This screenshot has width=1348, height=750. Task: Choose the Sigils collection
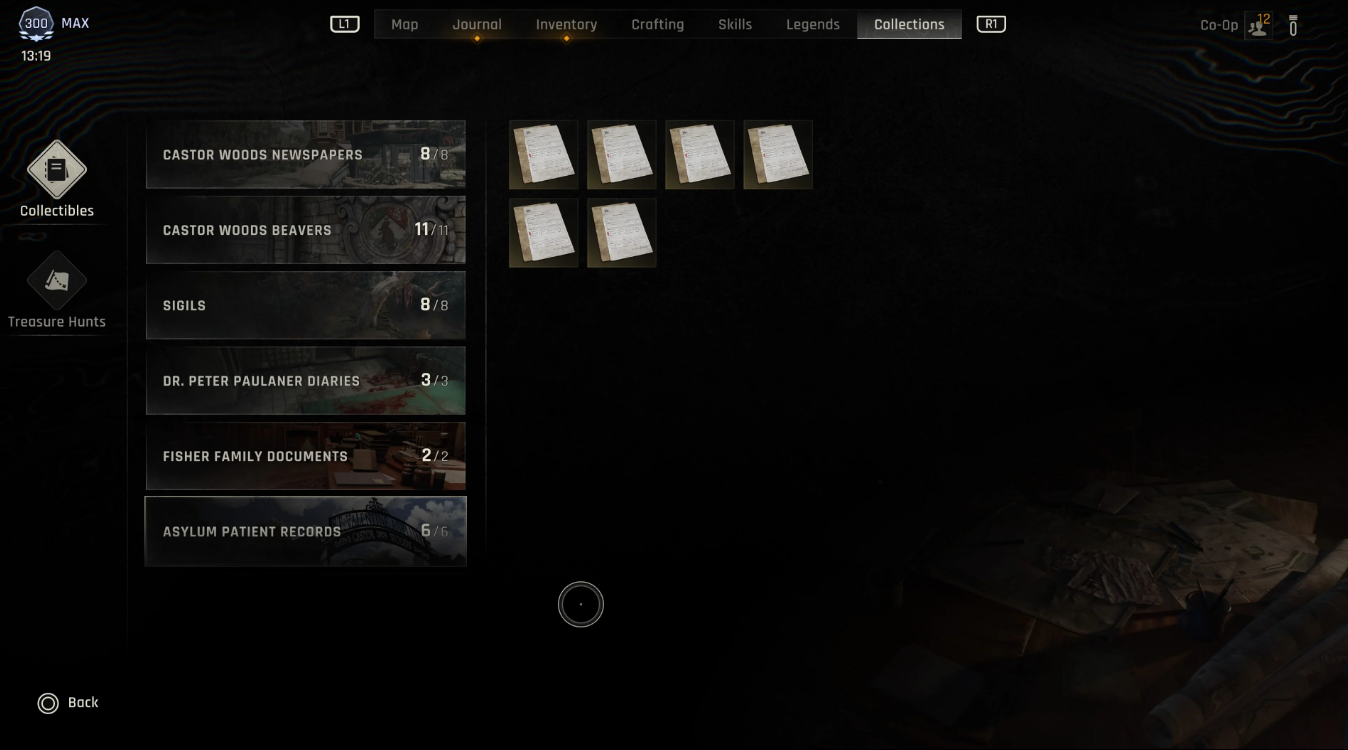pyautogui.click(x=305, y=305)
